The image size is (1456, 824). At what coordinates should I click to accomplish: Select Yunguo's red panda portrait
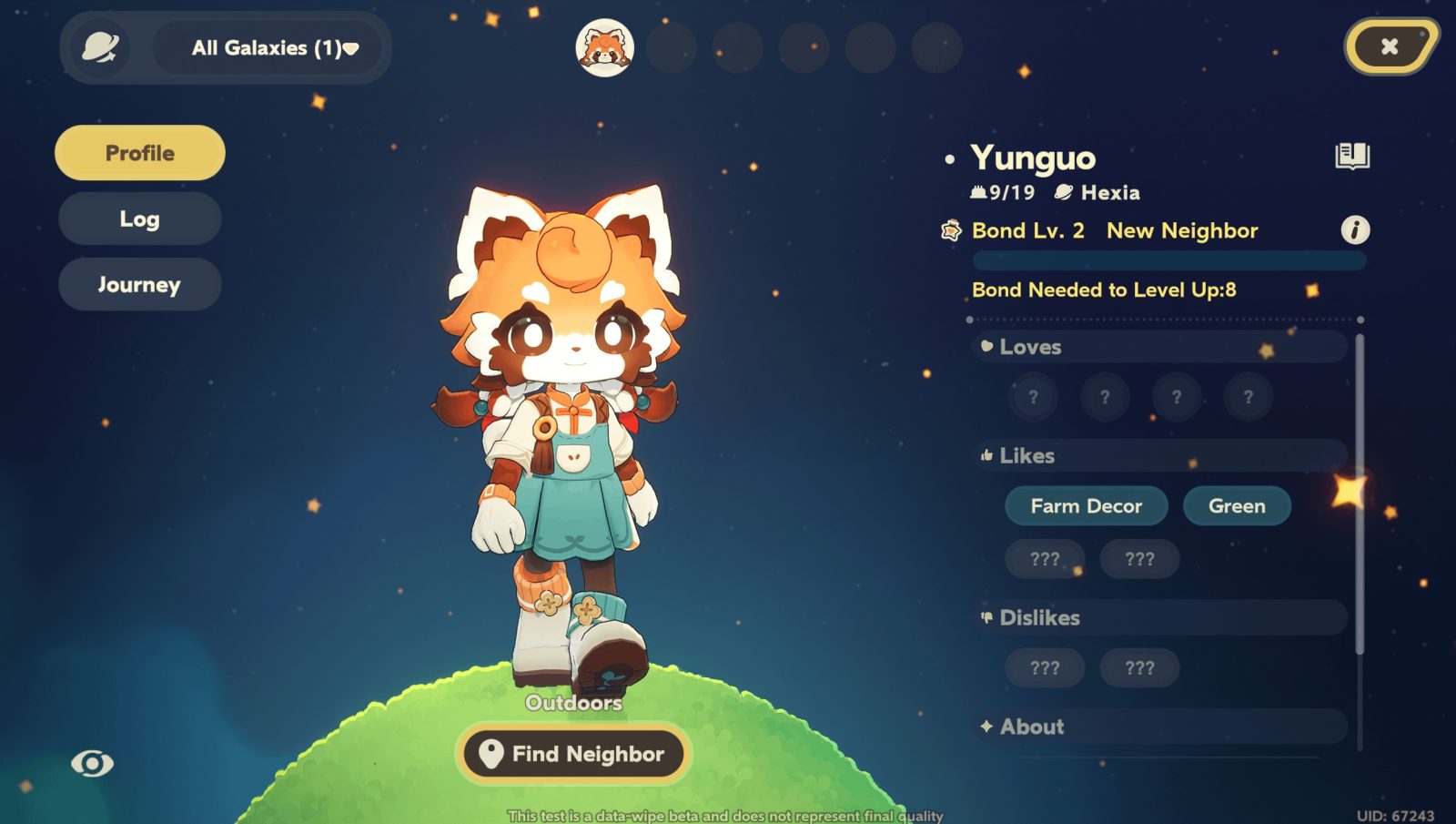pyautogui.click(x=605, y=47)
